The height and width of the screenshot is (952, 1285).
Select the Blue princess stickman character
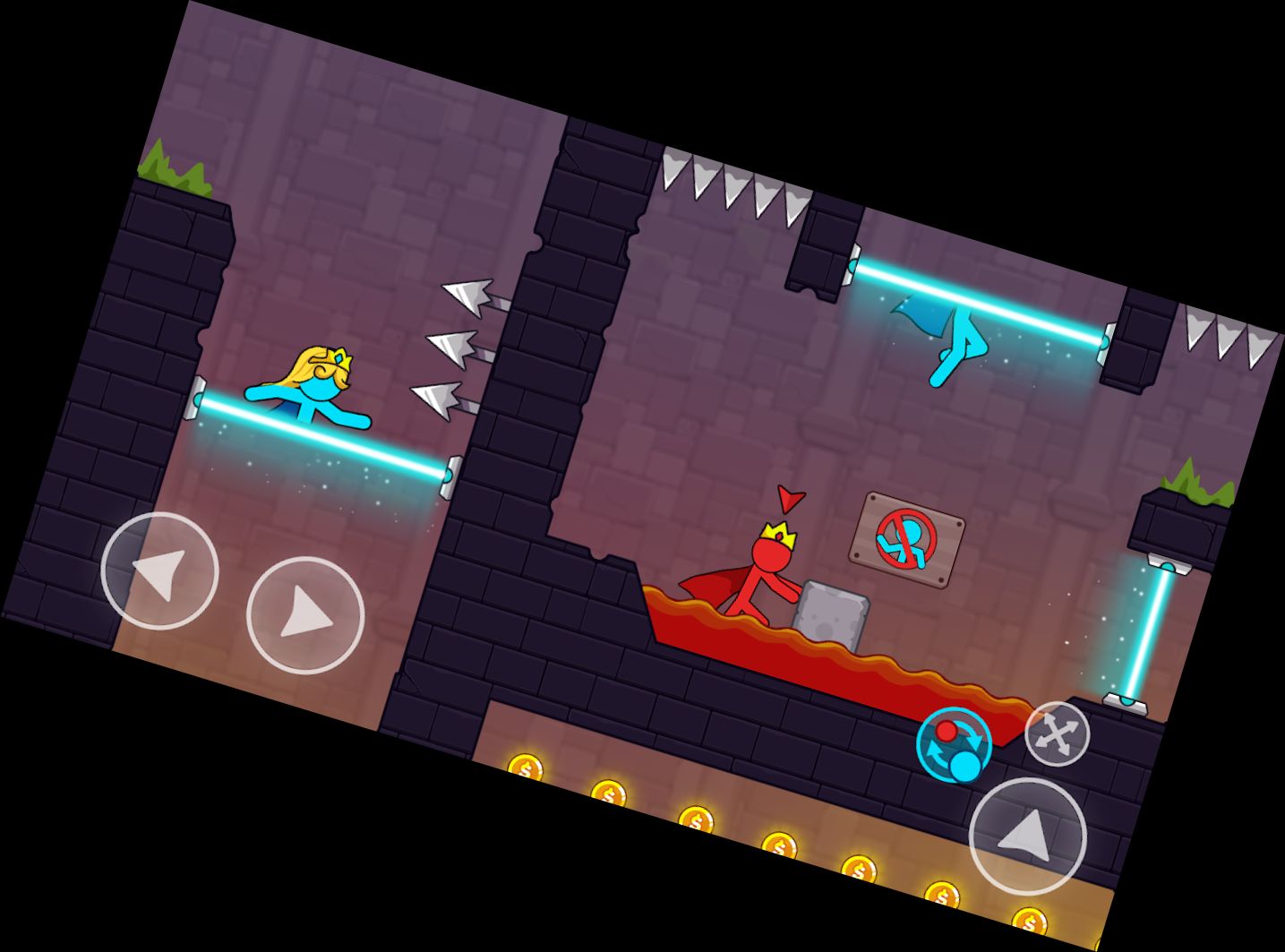point(312,392)
